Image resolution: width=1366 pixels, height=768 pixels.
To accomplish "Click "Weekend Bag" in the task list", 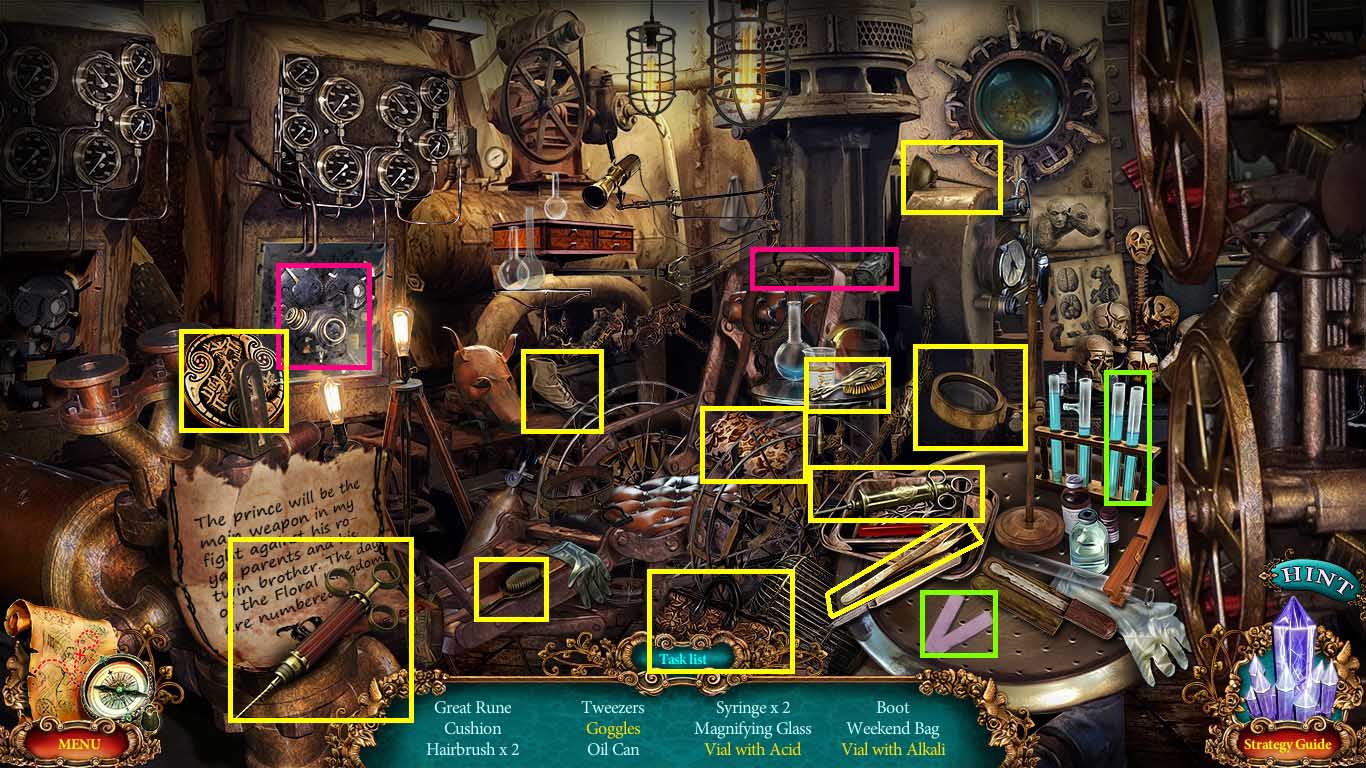I will pyautogui.click(x=893, y=728).
